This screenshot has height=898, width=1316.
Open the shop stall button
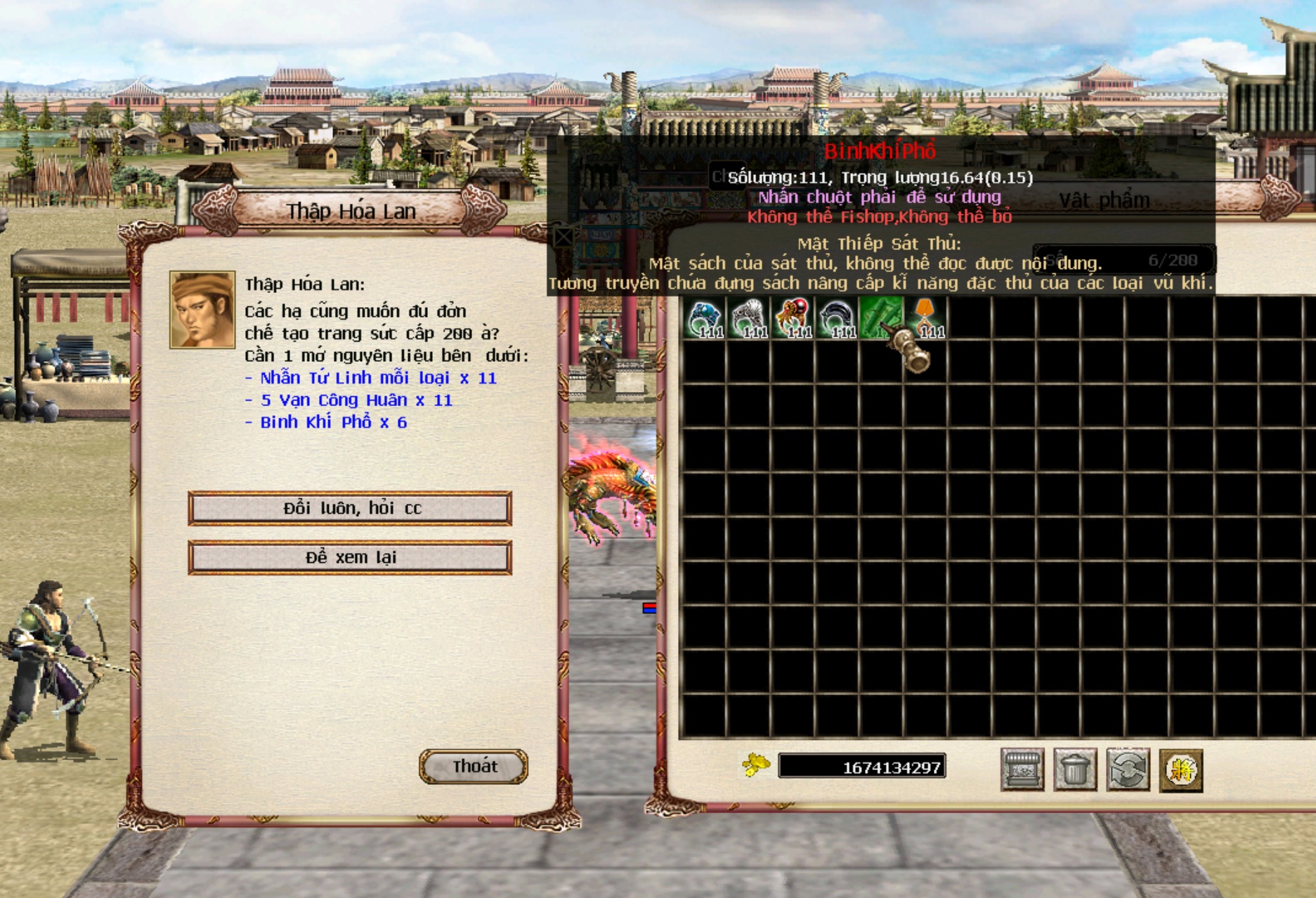tap(1022, 769)
